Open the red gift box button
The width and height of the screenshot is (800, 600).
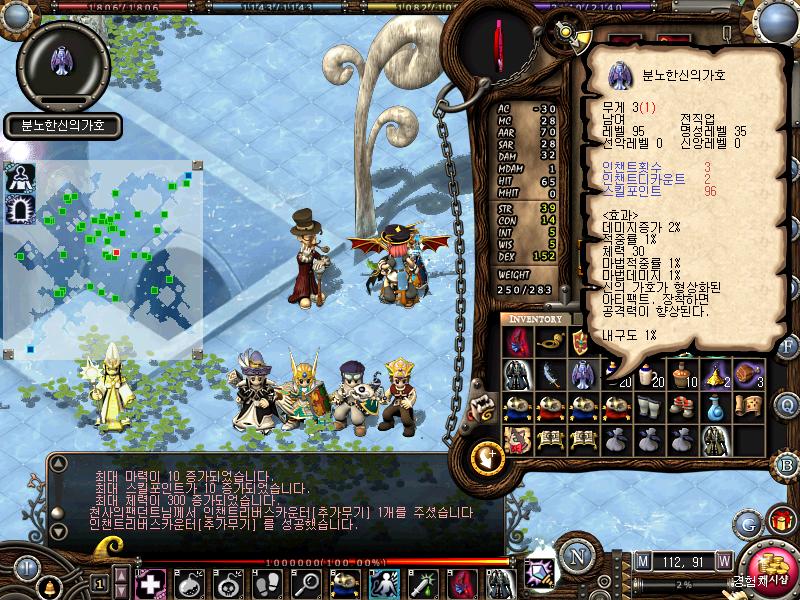(780, 521)
